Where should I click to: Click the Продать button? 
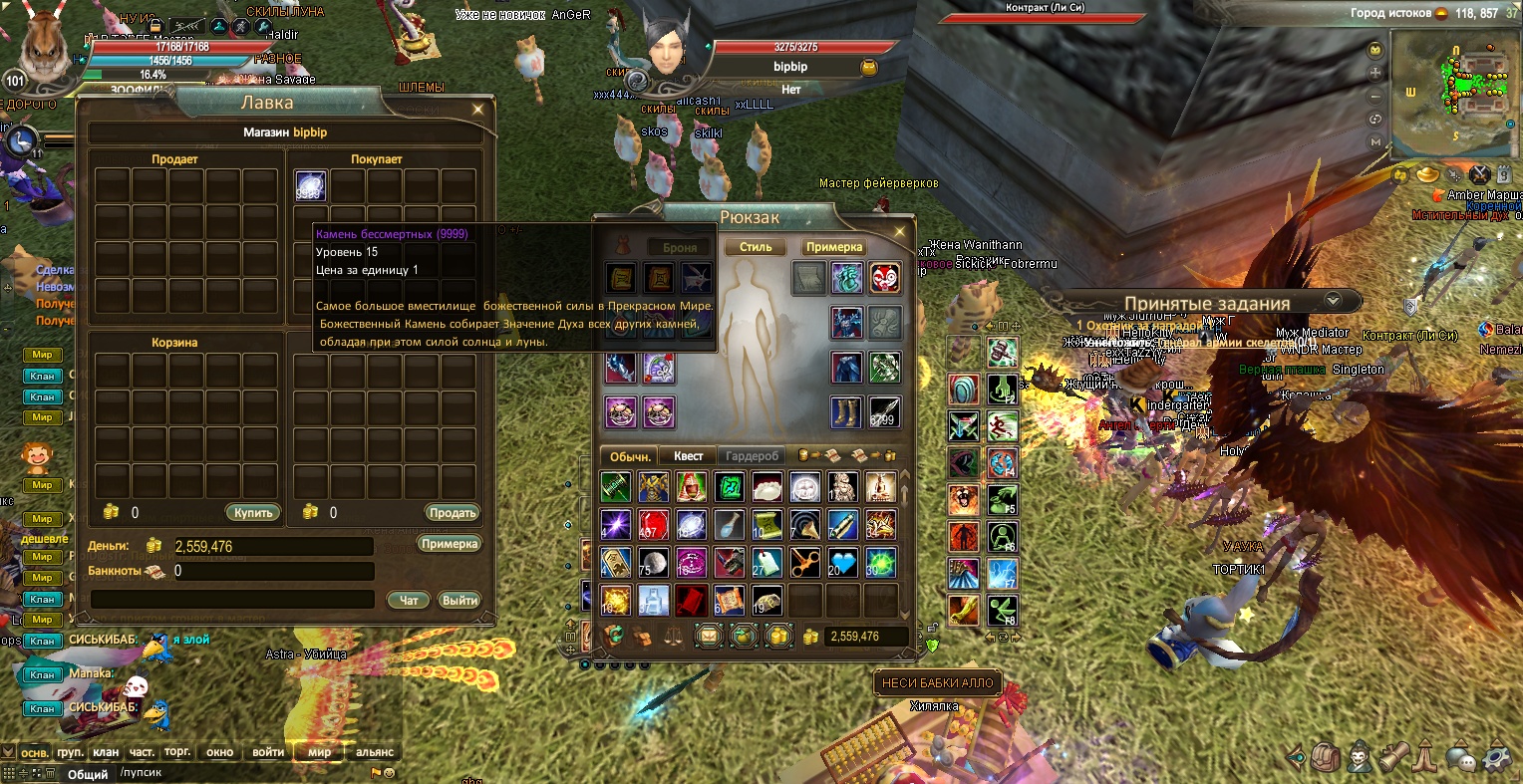453,513
